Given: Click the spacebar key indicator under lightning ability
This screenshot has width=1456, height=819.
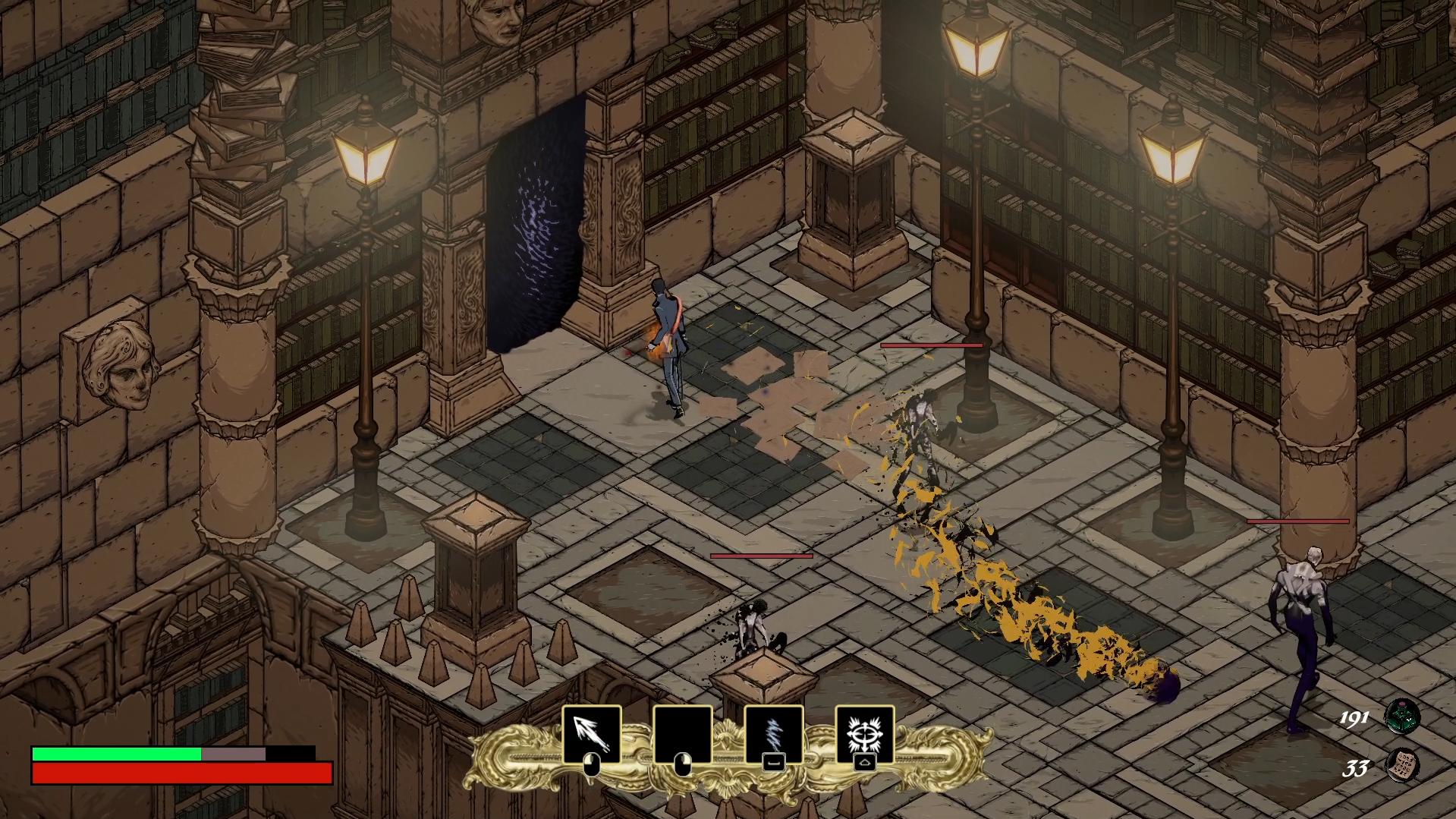Looking at the screenshot, I should click(x=774, y=762).
